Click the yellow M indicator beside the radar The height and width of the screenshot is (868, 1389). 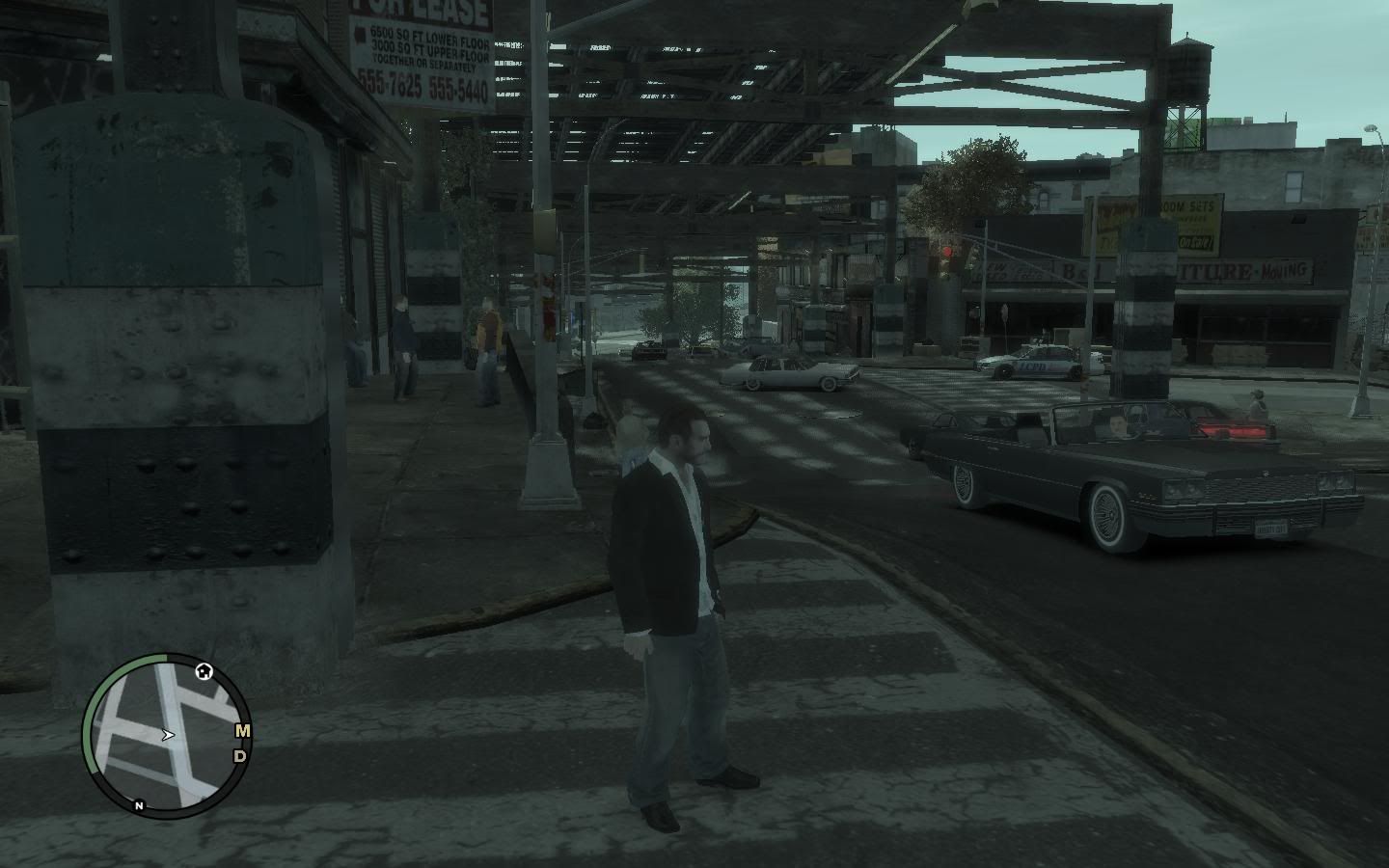(x=242, y=730)
